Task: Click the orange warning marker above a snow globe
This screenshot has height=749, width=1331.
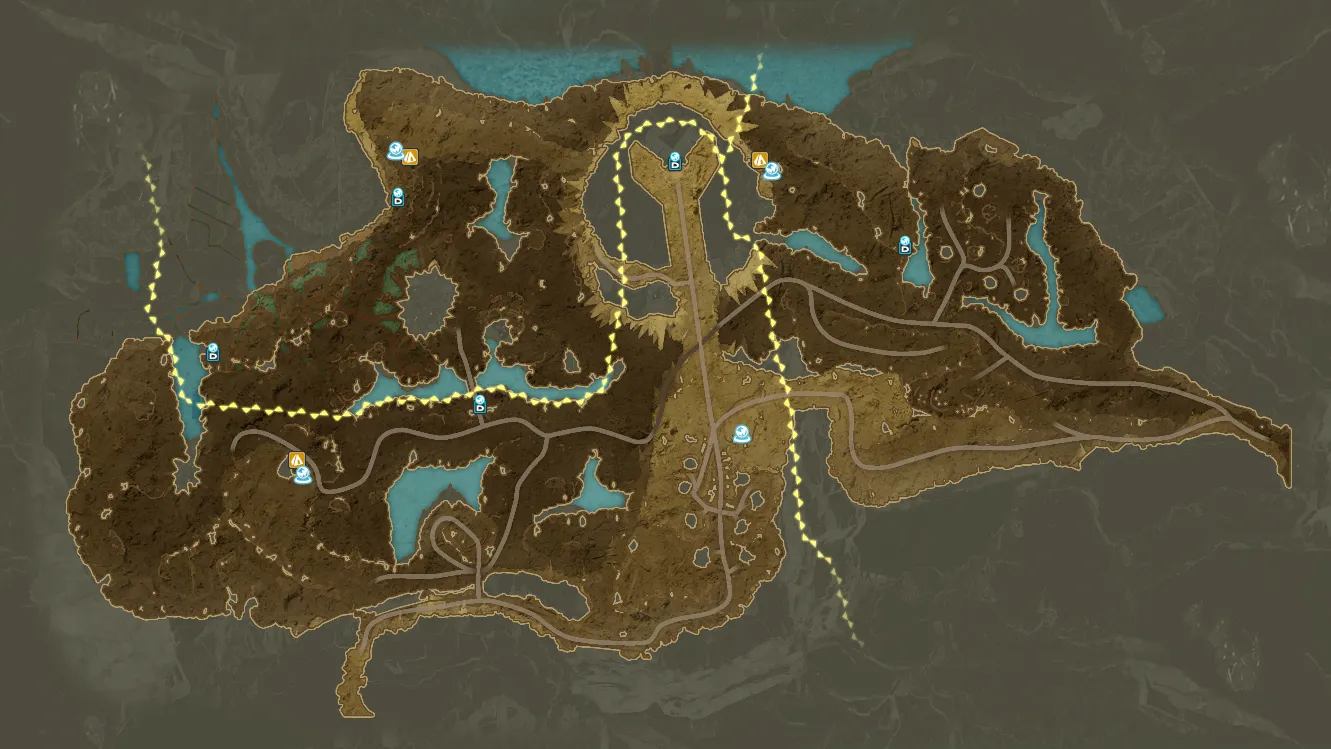Action: (296, 459)
